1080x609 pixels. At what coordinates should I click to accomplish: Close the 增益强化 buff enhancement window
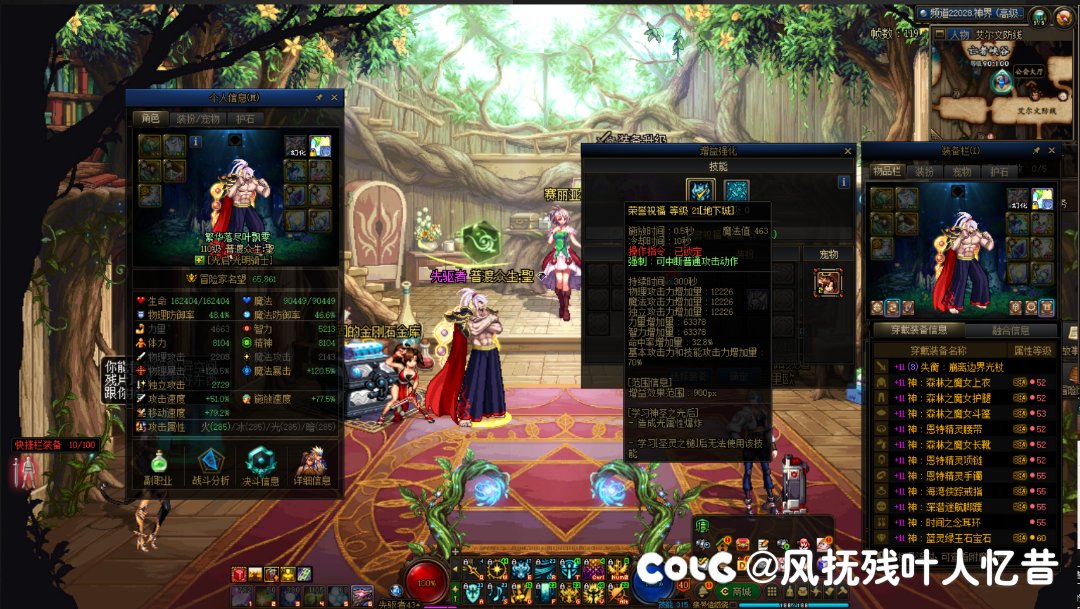click(x=848, y=151)
